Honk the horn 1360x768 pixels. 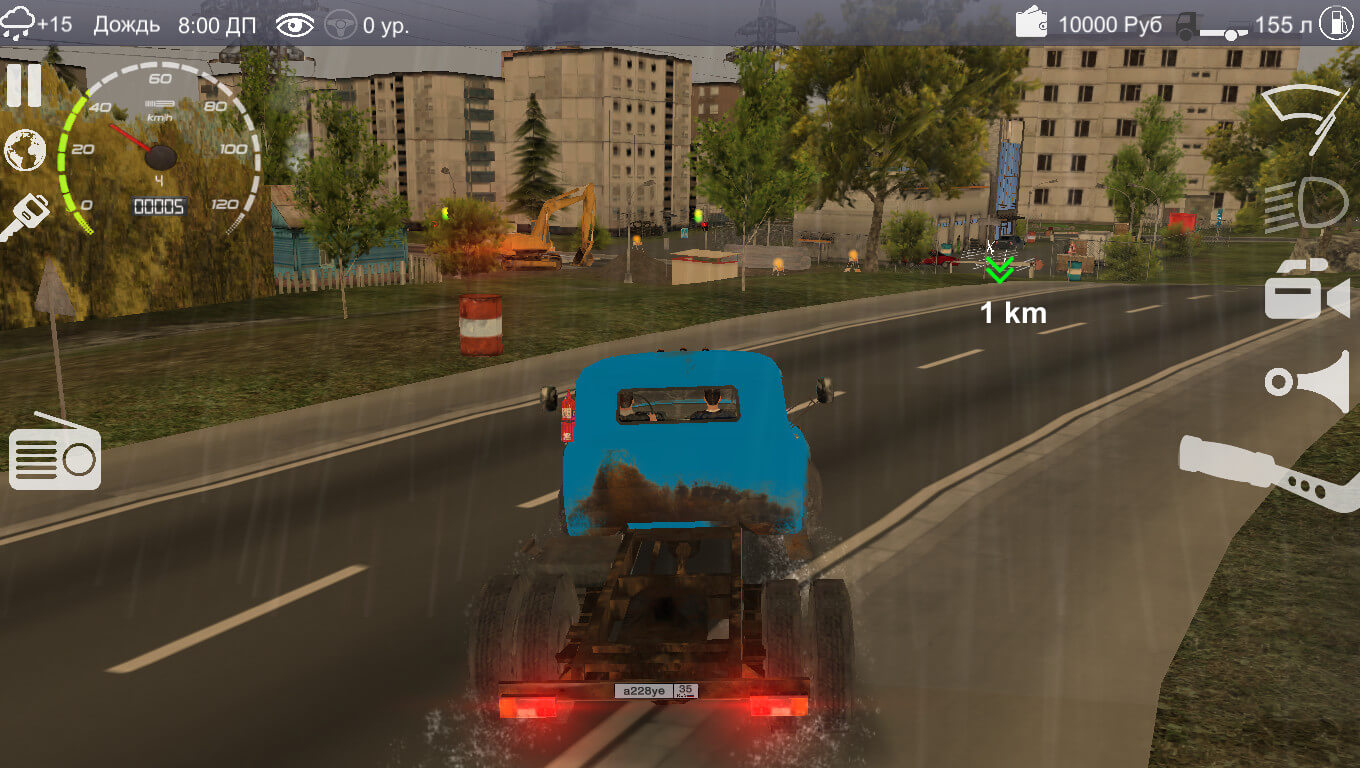coord(1306,381)
